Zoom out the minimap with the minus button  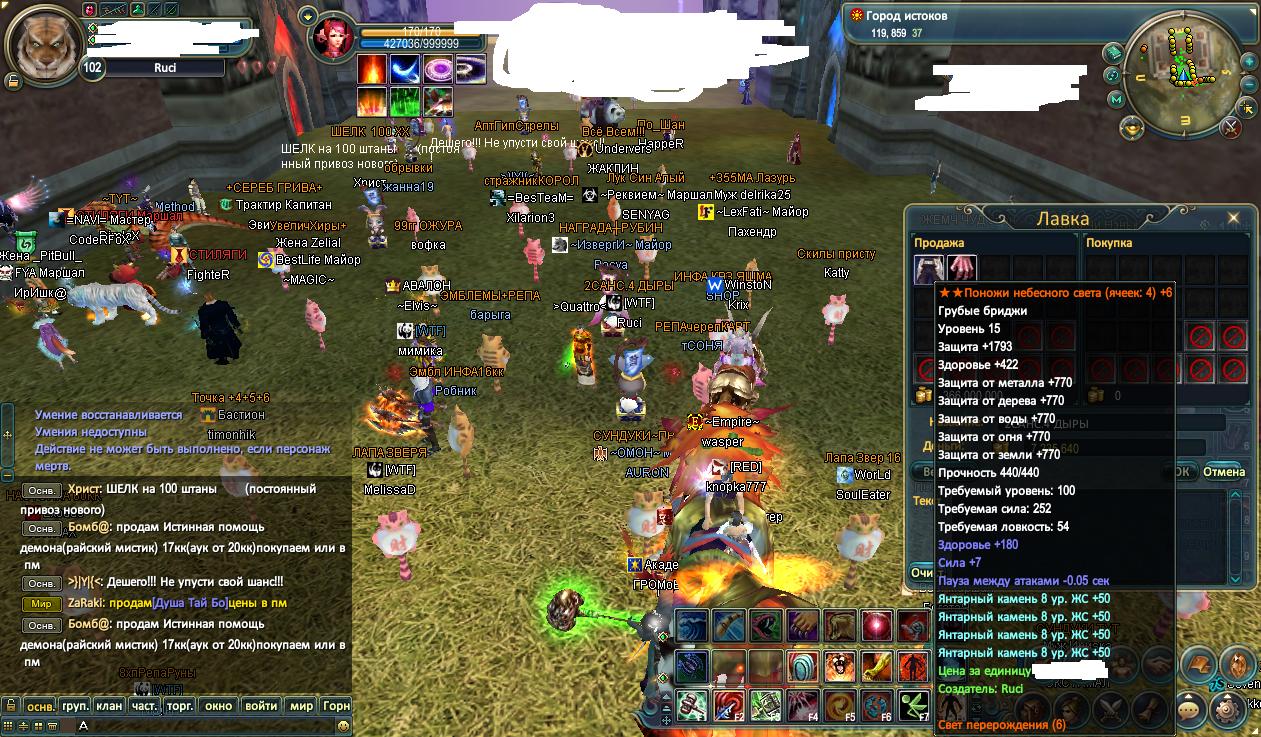pos(1250,85)
